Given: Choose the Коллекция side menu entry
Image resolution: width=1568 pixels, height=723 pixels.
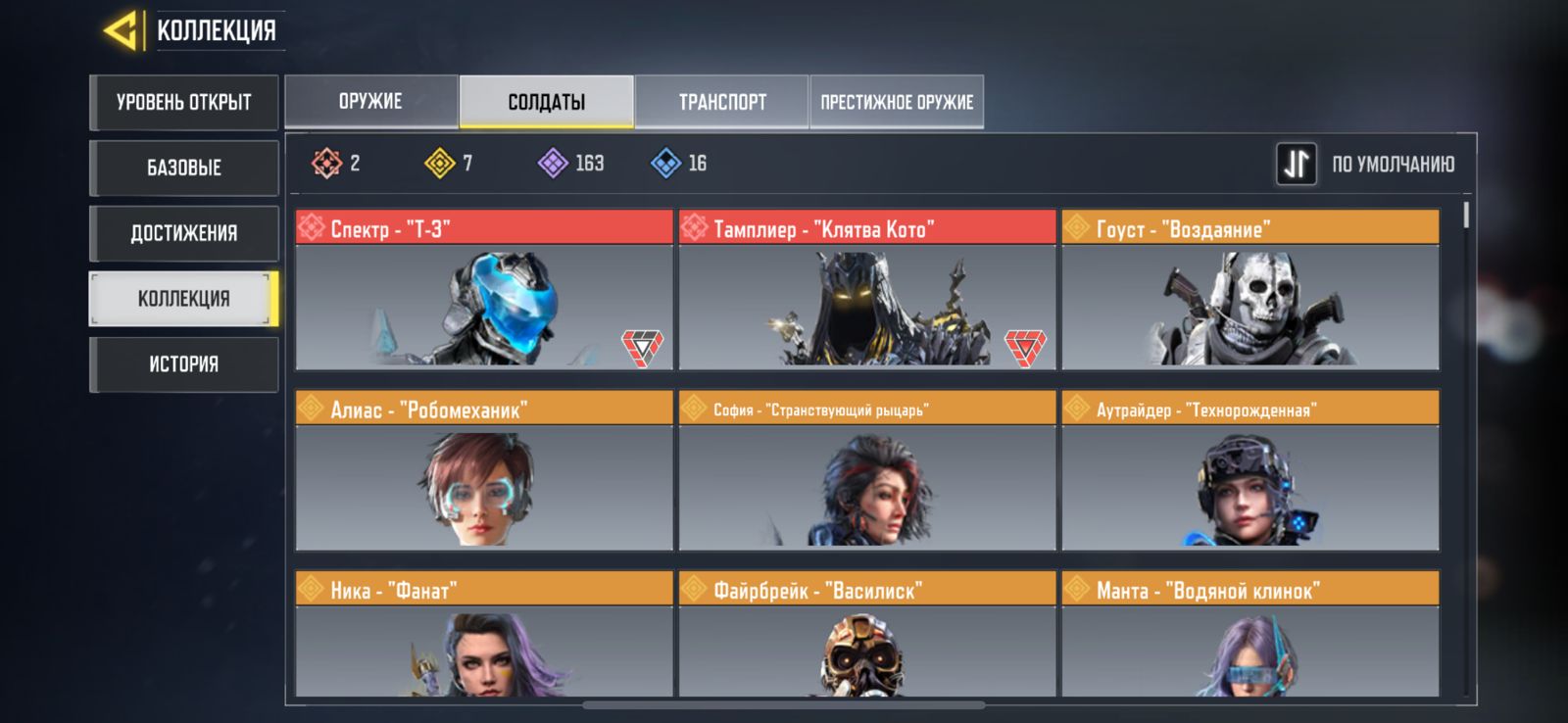Looking at the screenshot, I should point(184,299).
